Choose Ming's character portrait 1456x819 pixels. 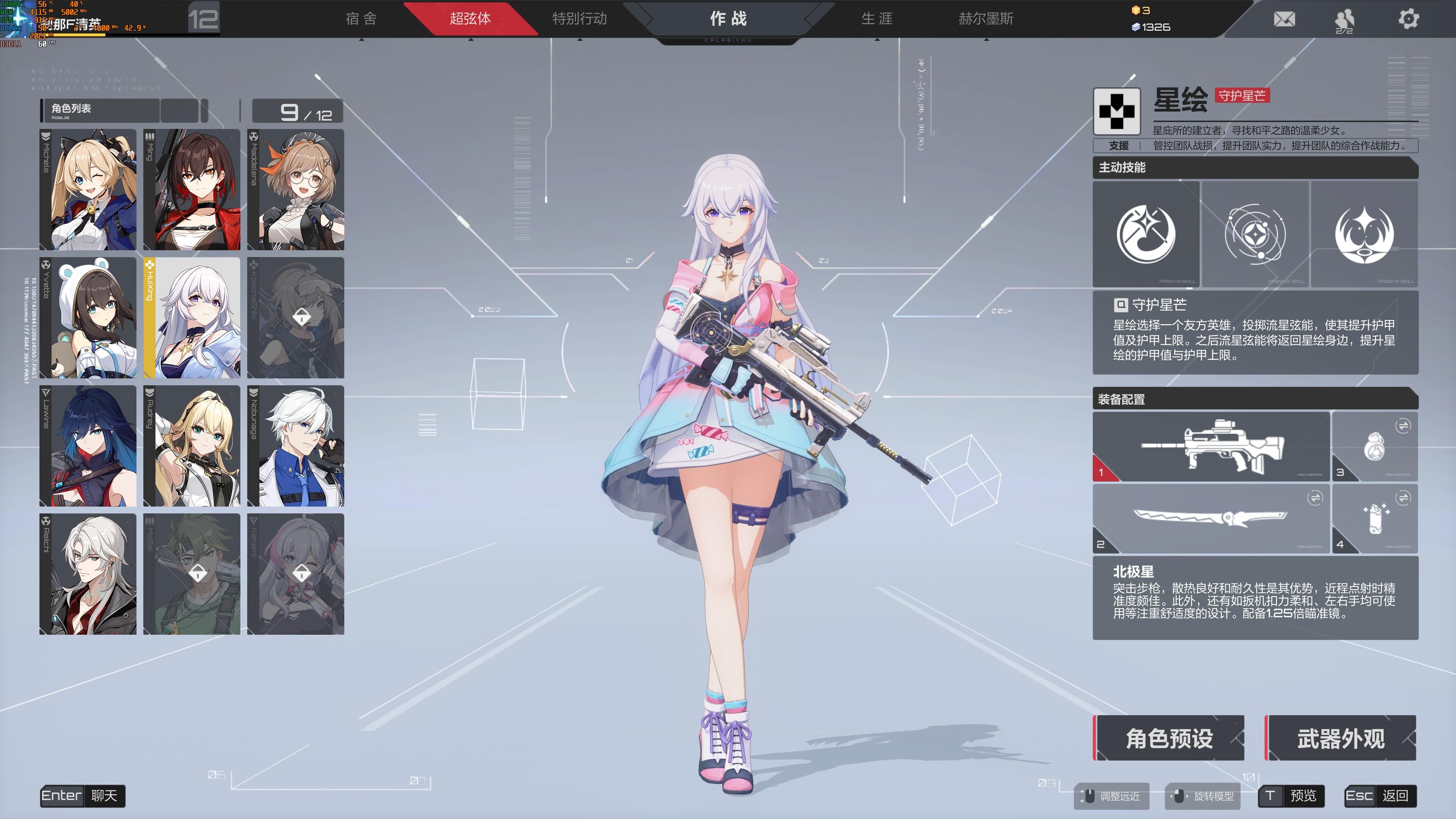pyautogui.click(x=192, y=190)
